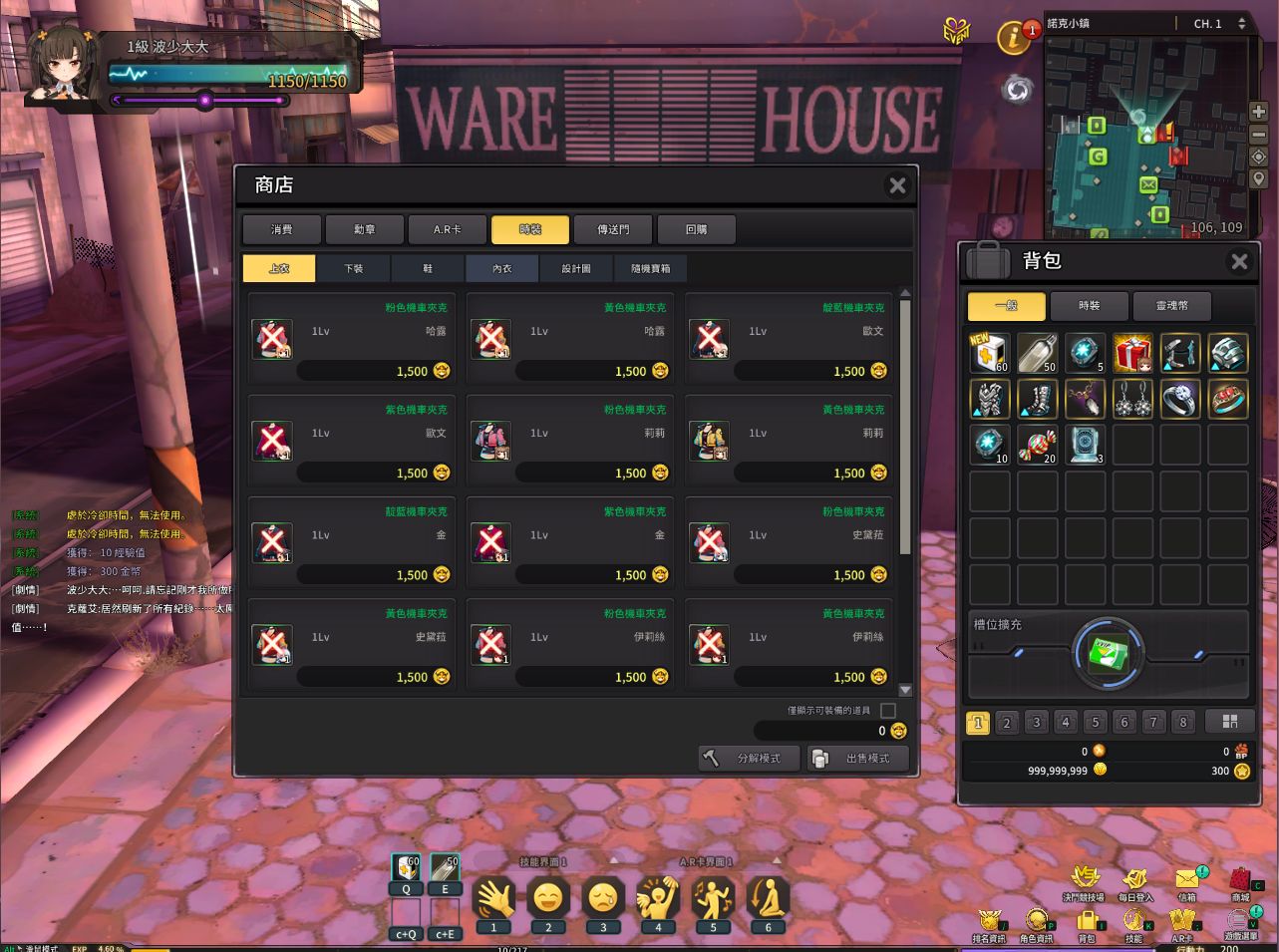Toggle the grid view in the inventory panel
This screenshot has width=1279, height=952.
(x=1230, y=721)
